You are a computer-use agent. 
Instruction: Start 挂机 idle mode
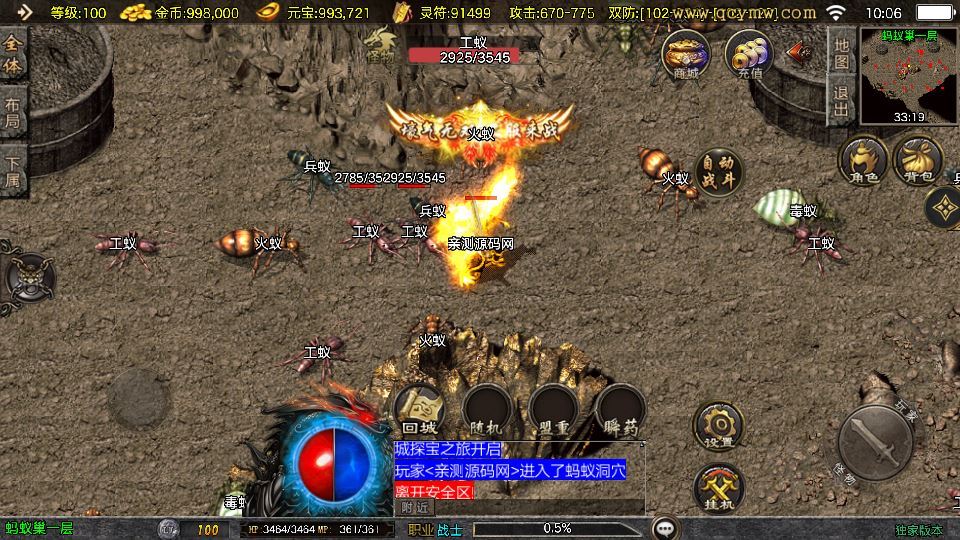click(718, 488)
